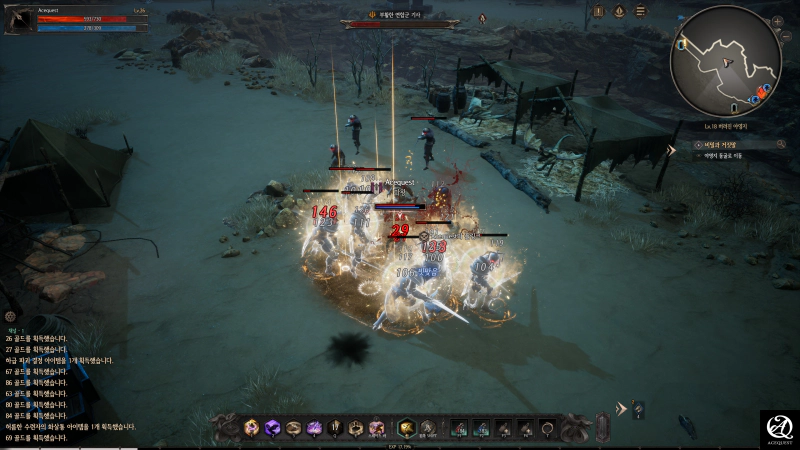The image size is (800, 450).
Task: Open the chat settings gear icon
Action: tap(10, 316)
